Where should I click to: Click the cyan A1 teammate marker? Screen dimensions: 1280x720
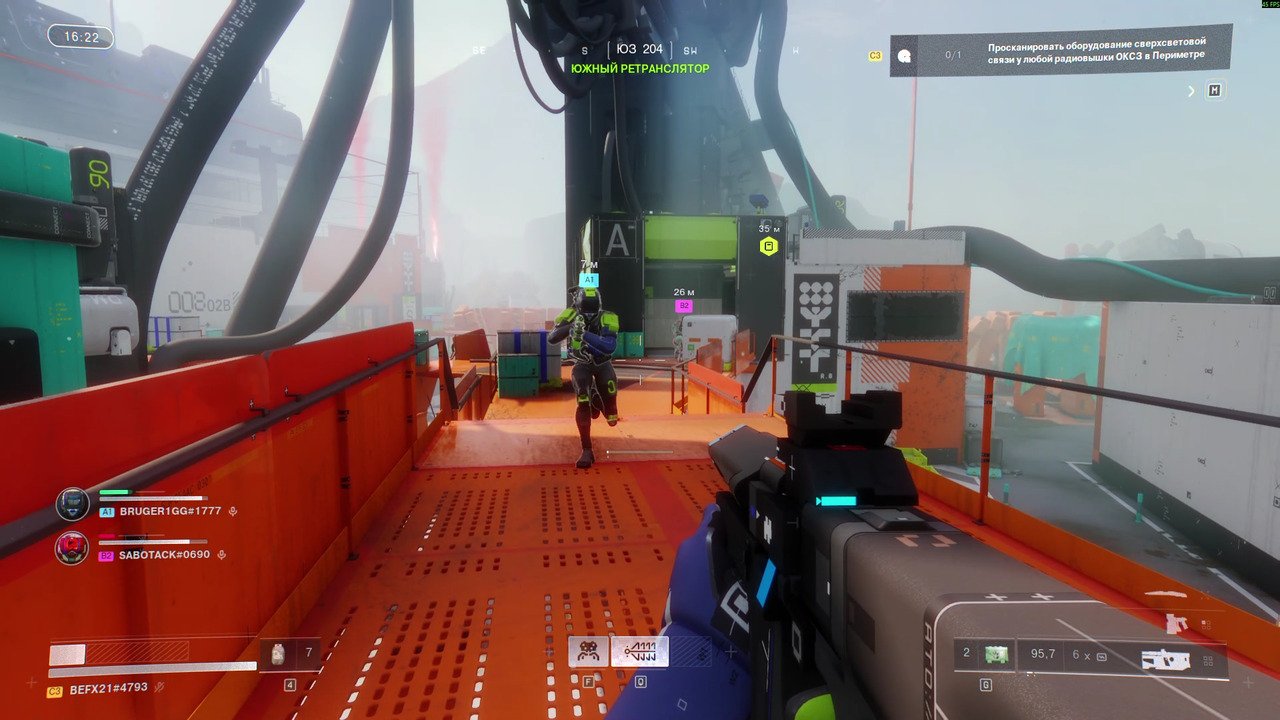tap(588, 280)
